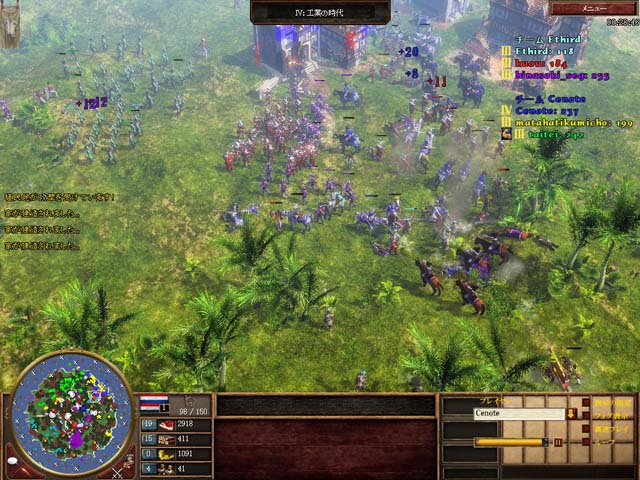
Task: Click the age banner at top center
Action: (x=319, y=11)
